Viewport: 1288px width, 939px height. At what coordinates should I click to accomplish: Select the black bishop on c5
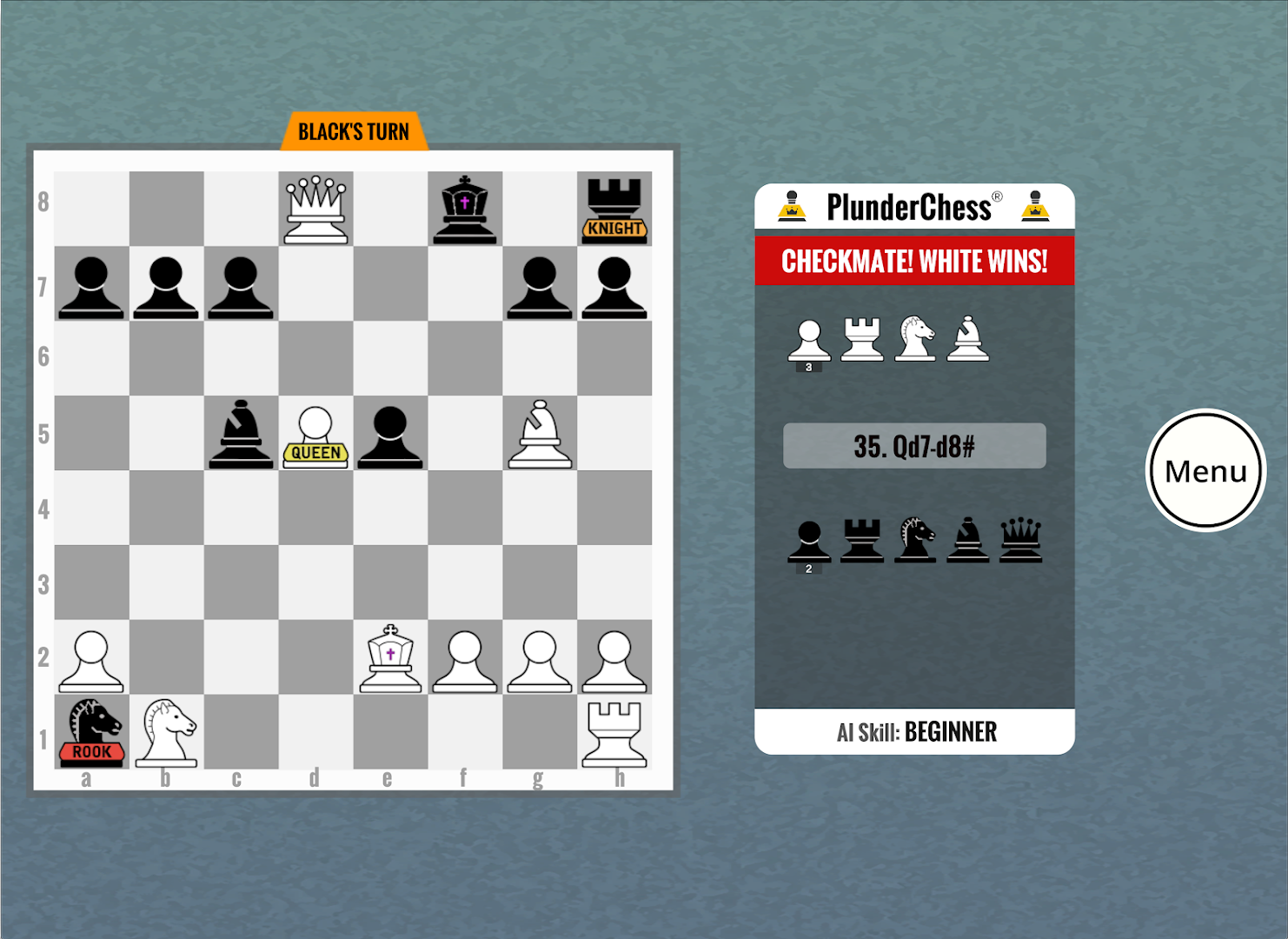pyautogui.click(x=241, y=435)
